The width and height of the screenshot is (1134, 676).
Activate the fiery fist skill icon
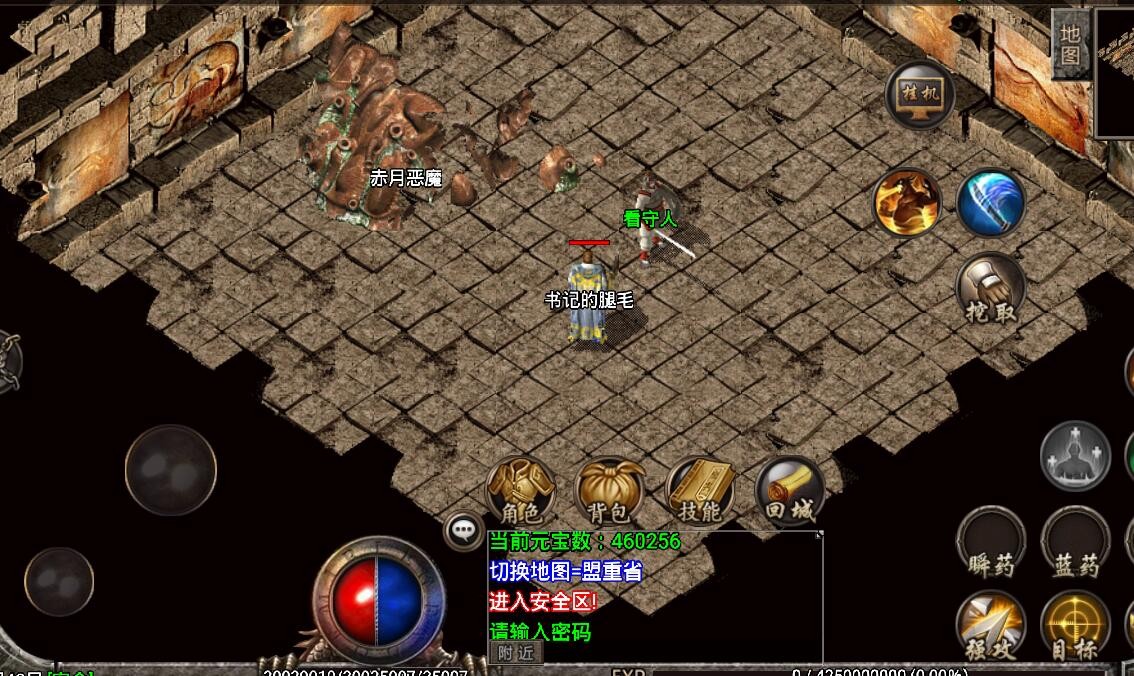(x=908, y=203)
